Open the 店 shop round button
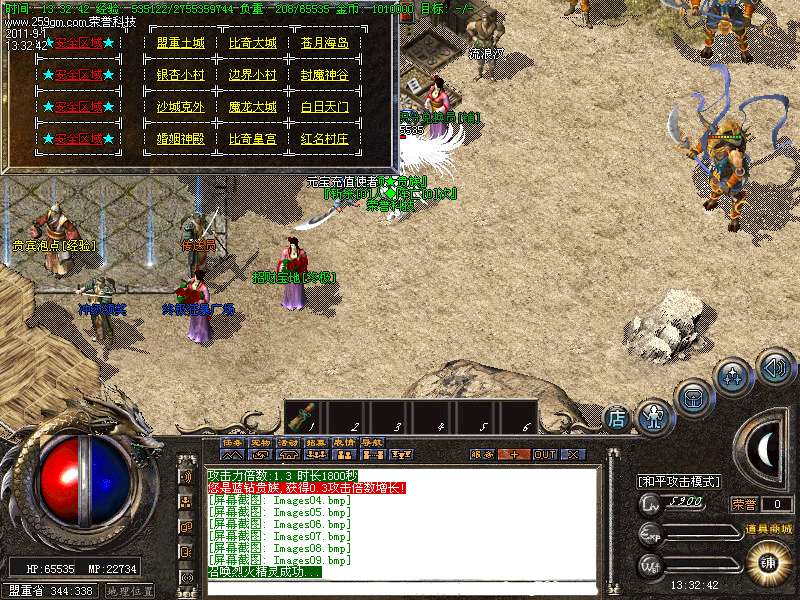The height and width of the screenshot is (600, 800). click(617, 418)
